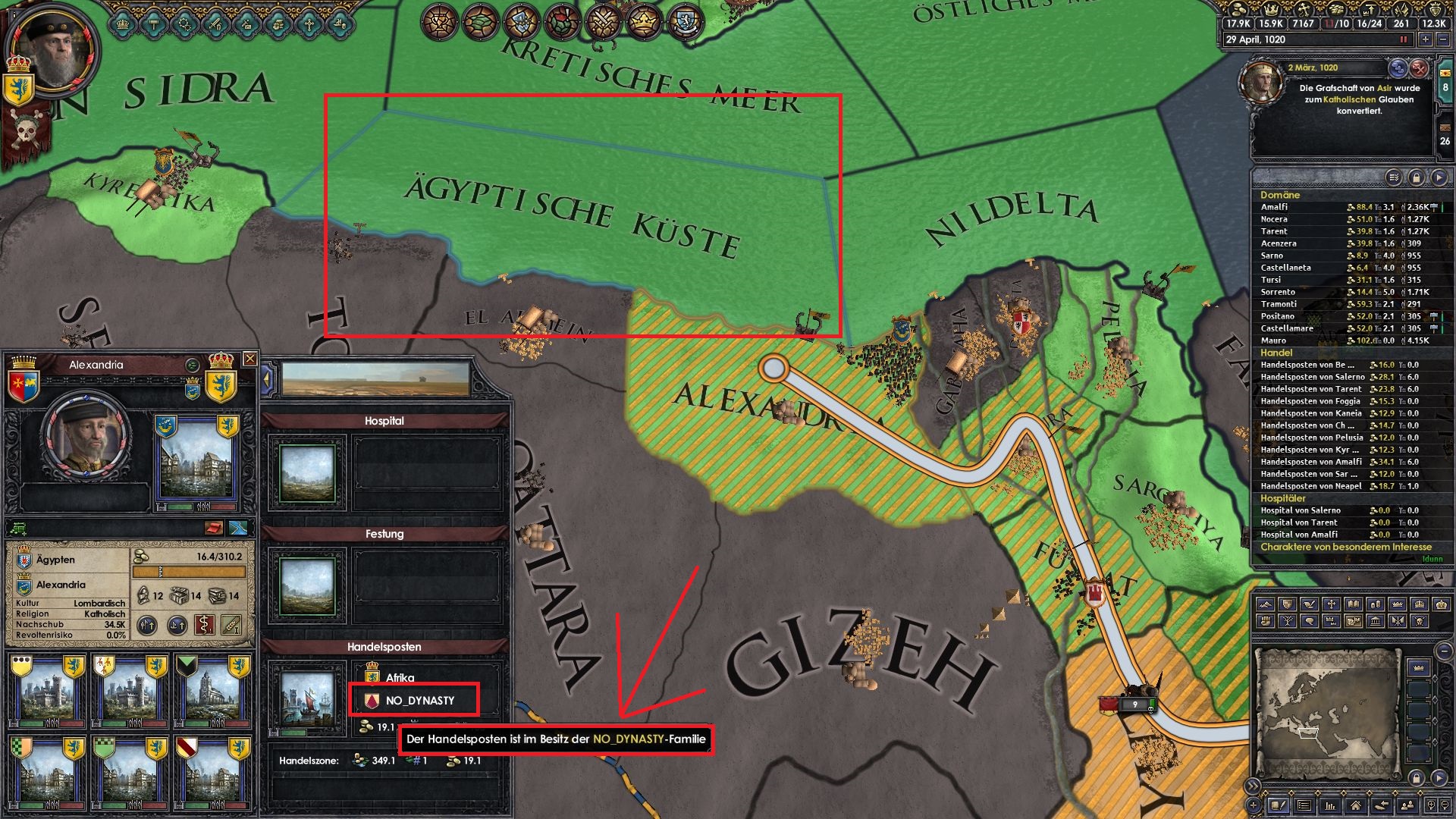This screenshot has height=819, width=1456.
Task: Open the ledger via the chart icon
Action: point(1330,807)
